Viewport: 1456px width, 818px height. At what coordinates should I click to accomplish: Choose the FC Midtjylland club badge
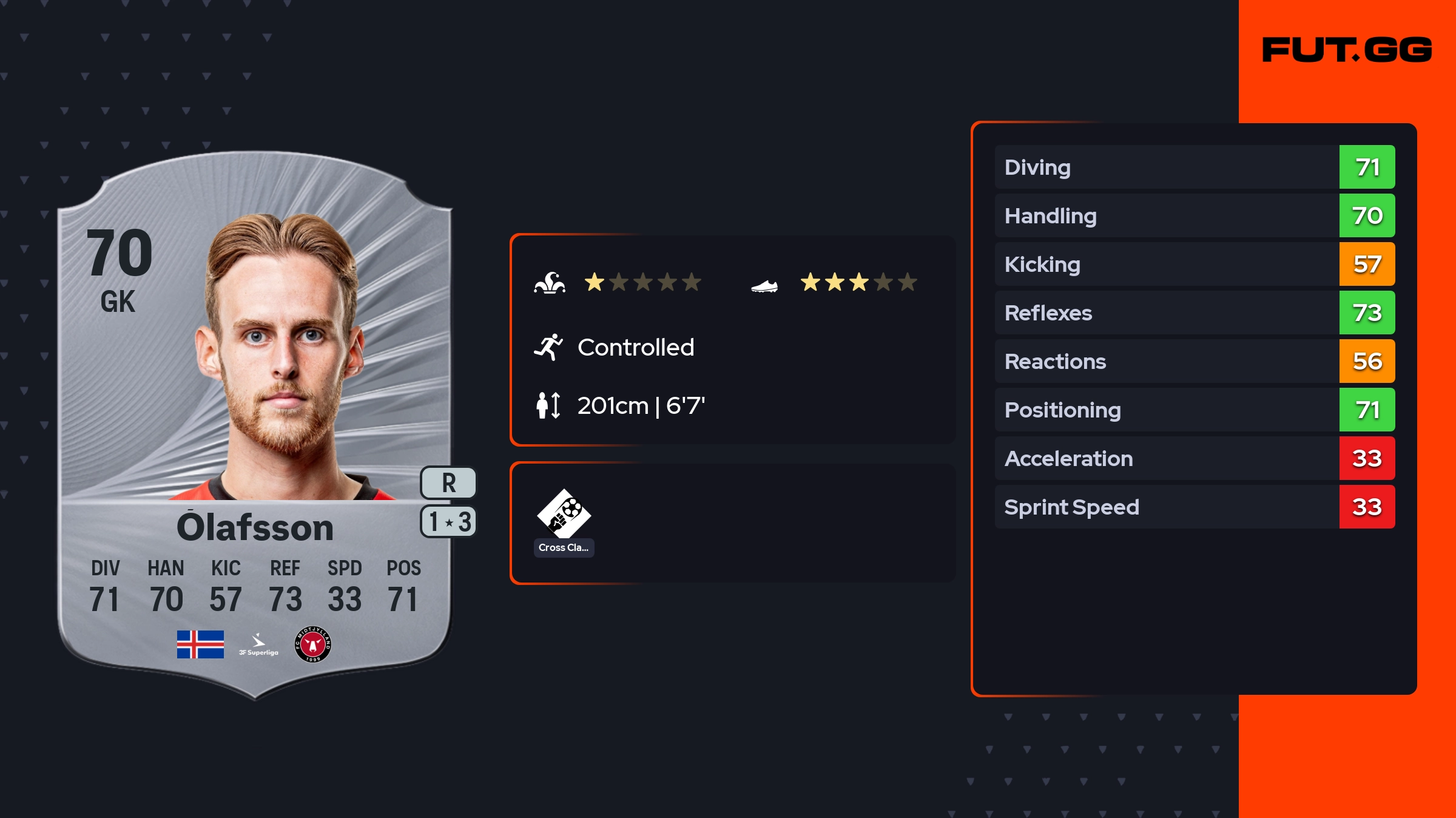[x=313, y=644]
